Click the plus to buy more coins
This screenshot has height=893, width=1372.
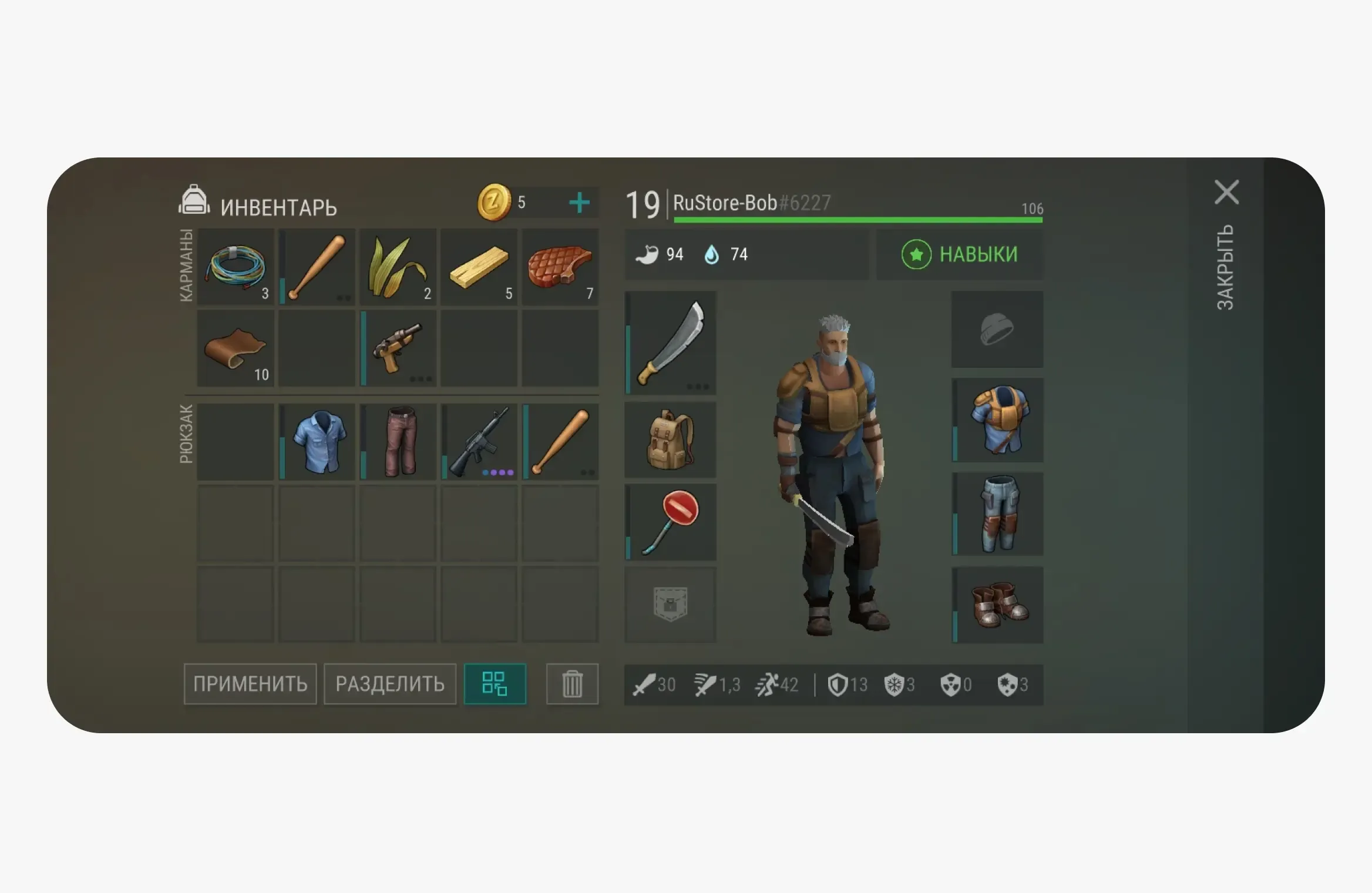pyautogui.click(x=579, y=203)
